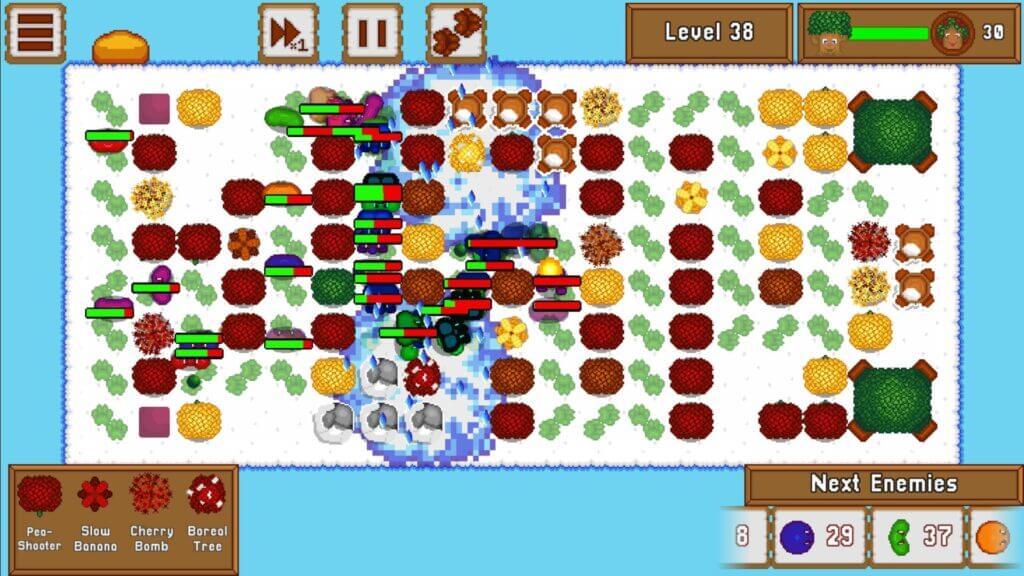Choose the Slow Banana plant

click(x=95, y=512)
